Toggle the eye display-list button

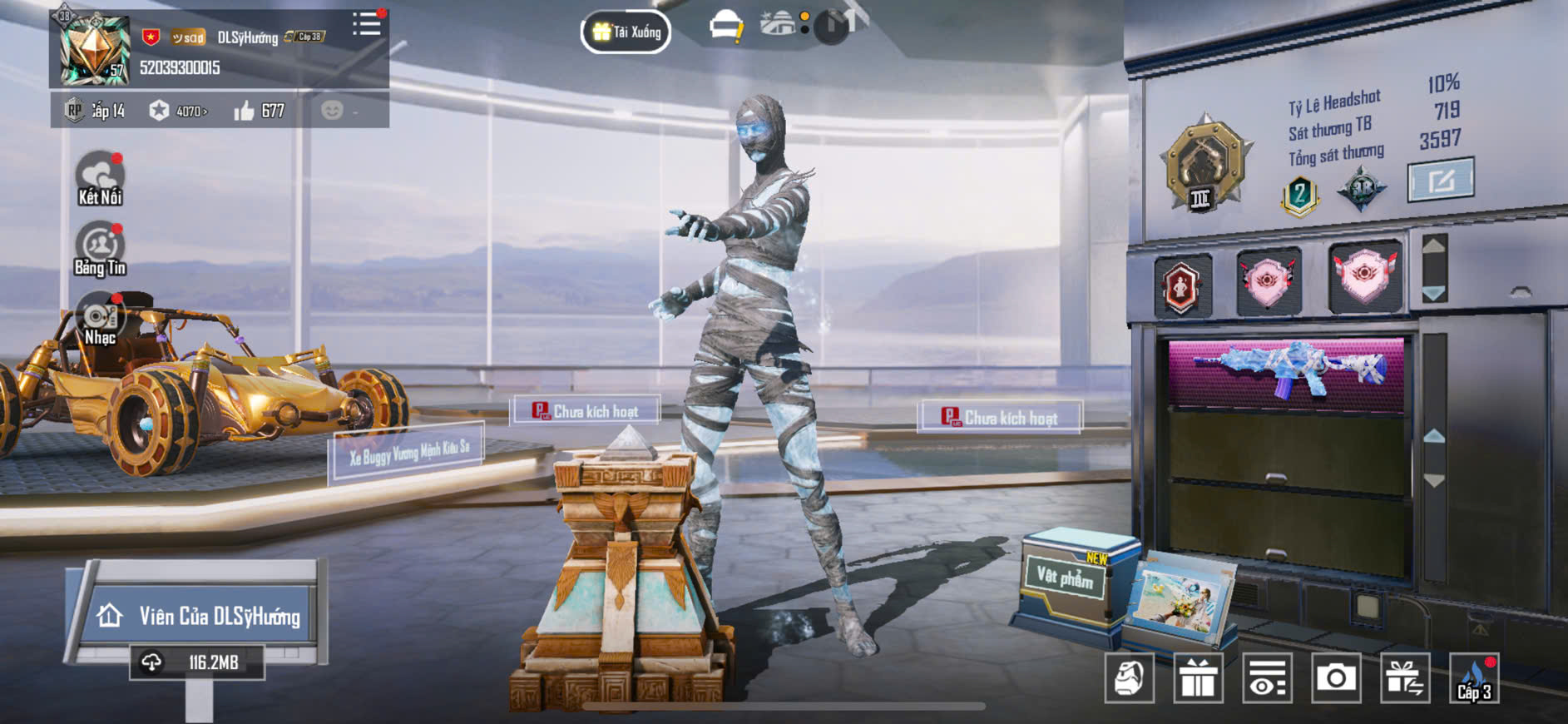[x=1267, y=678]
